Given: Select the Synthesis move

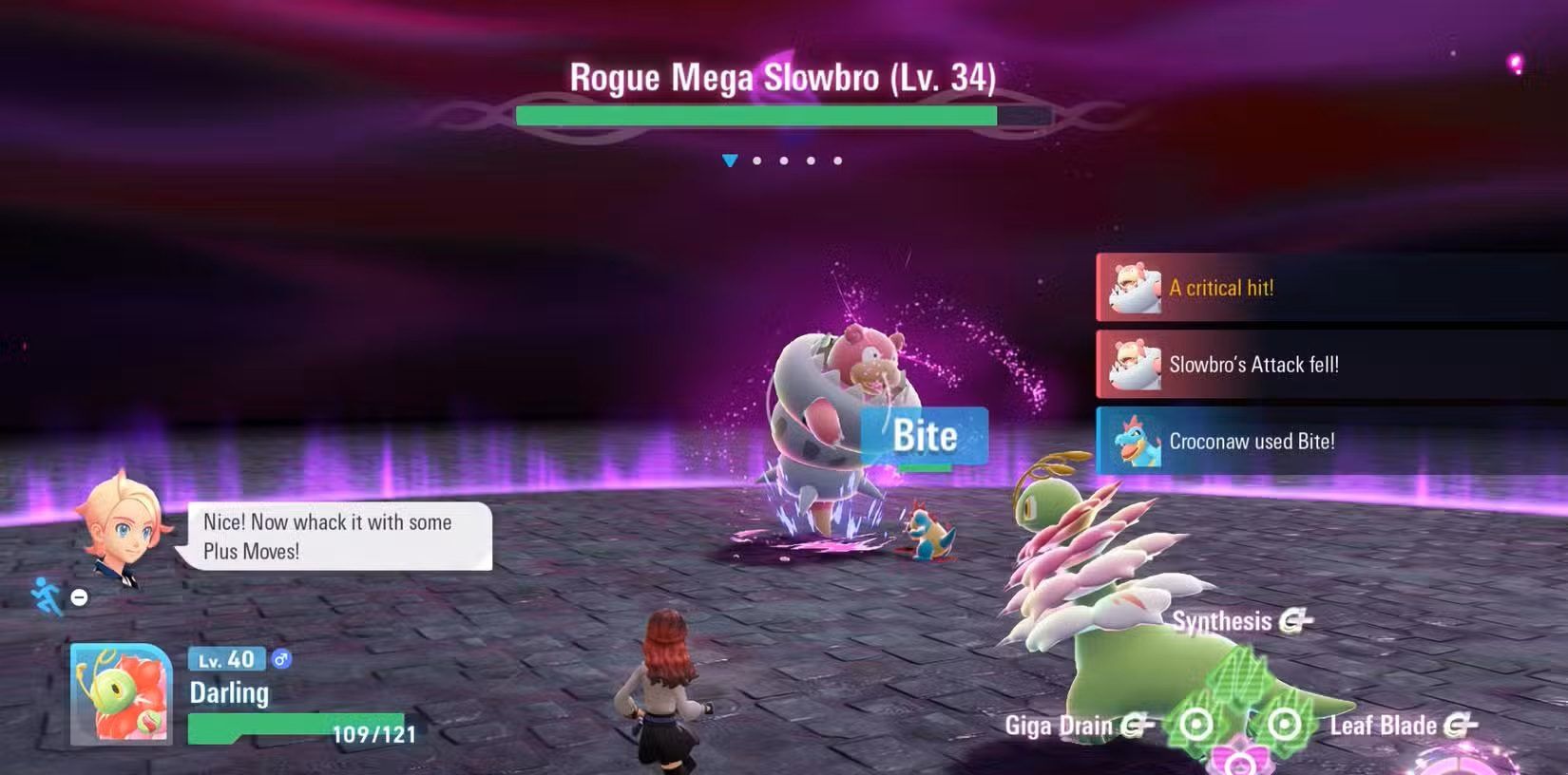Looking at the screenshot, I should 1240,622.
